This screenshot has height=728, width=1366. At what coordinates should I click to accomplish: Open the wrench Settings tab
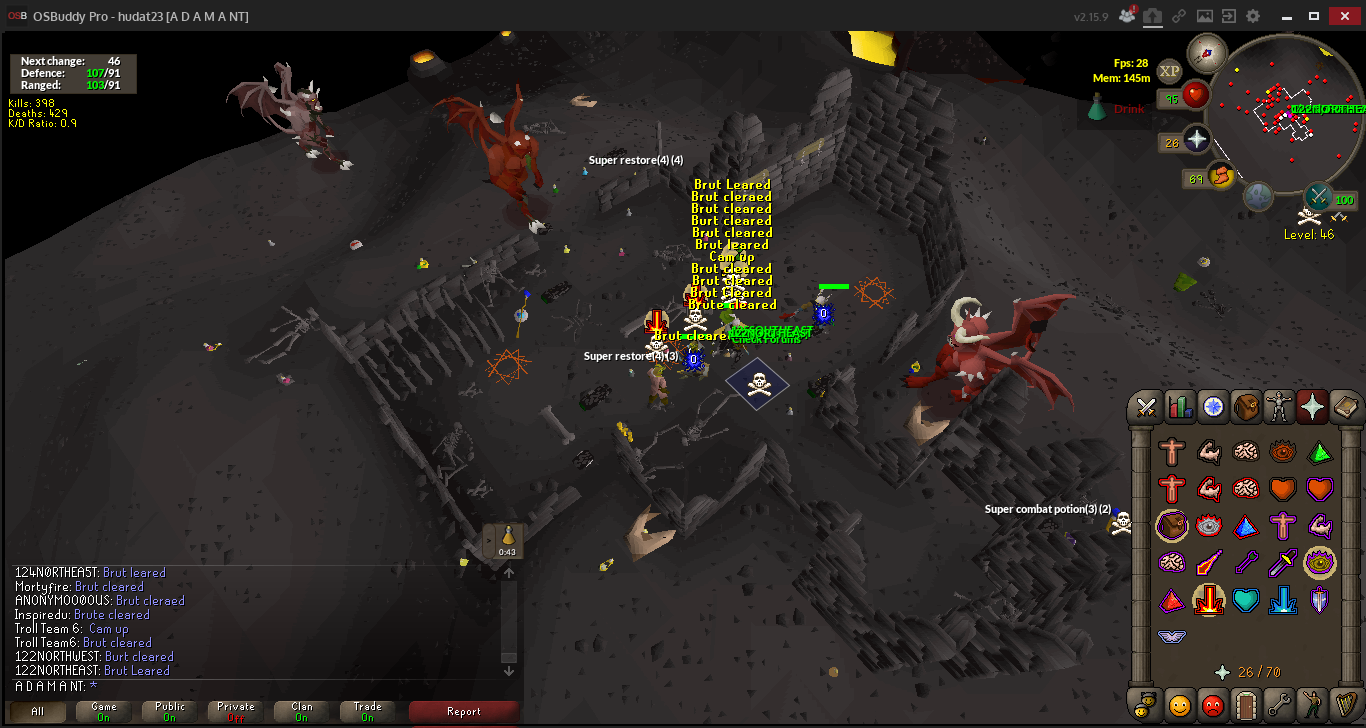(1278, 705)
